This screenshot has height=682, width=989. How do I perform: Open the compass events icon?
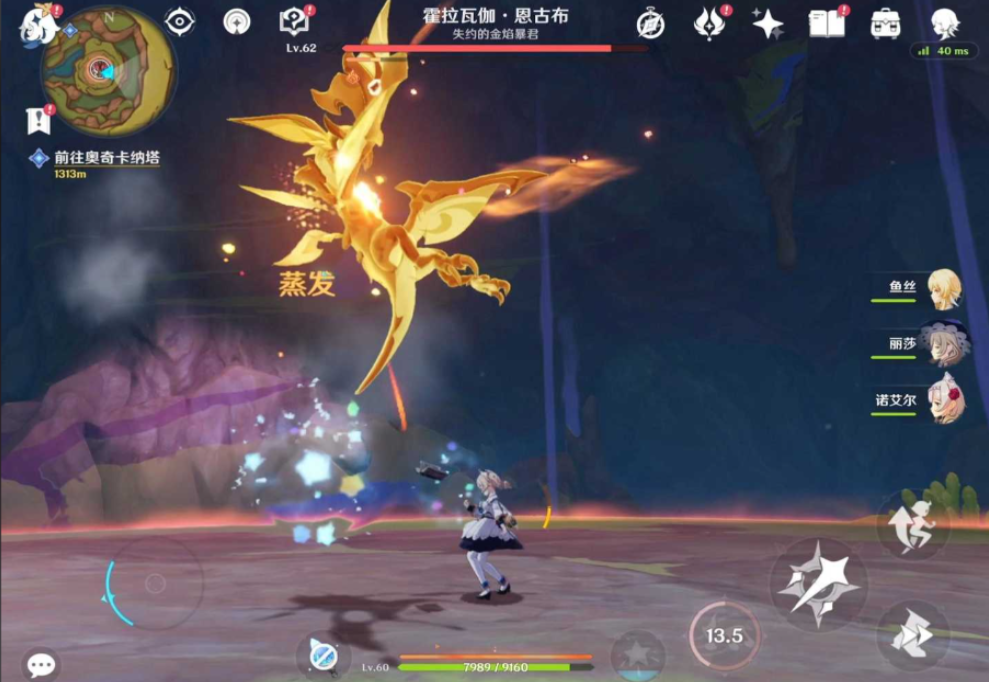650,22
